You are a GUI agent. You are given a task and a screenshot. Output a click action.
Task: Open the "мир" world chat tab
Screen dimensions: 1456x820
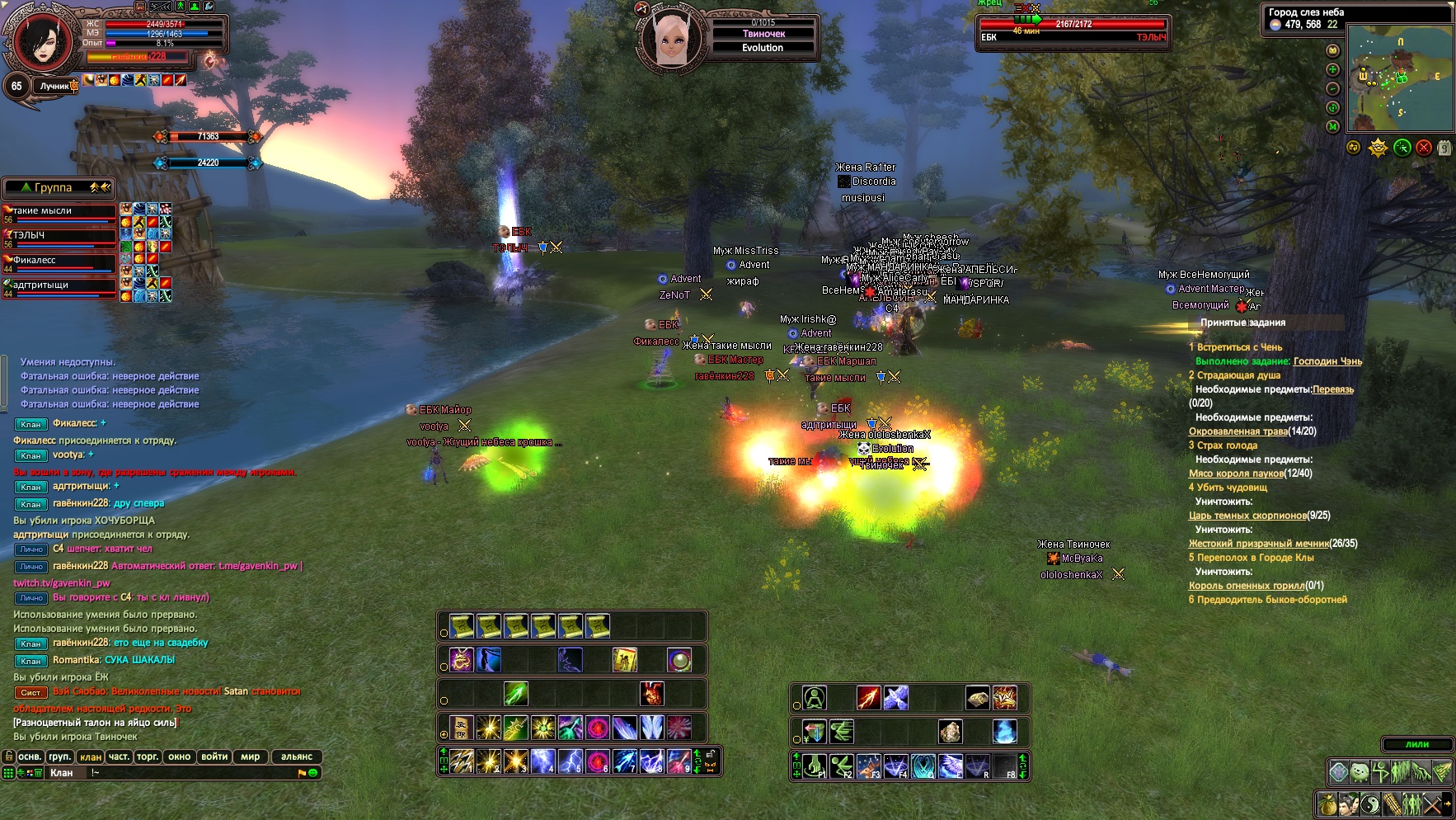(250, 756)
